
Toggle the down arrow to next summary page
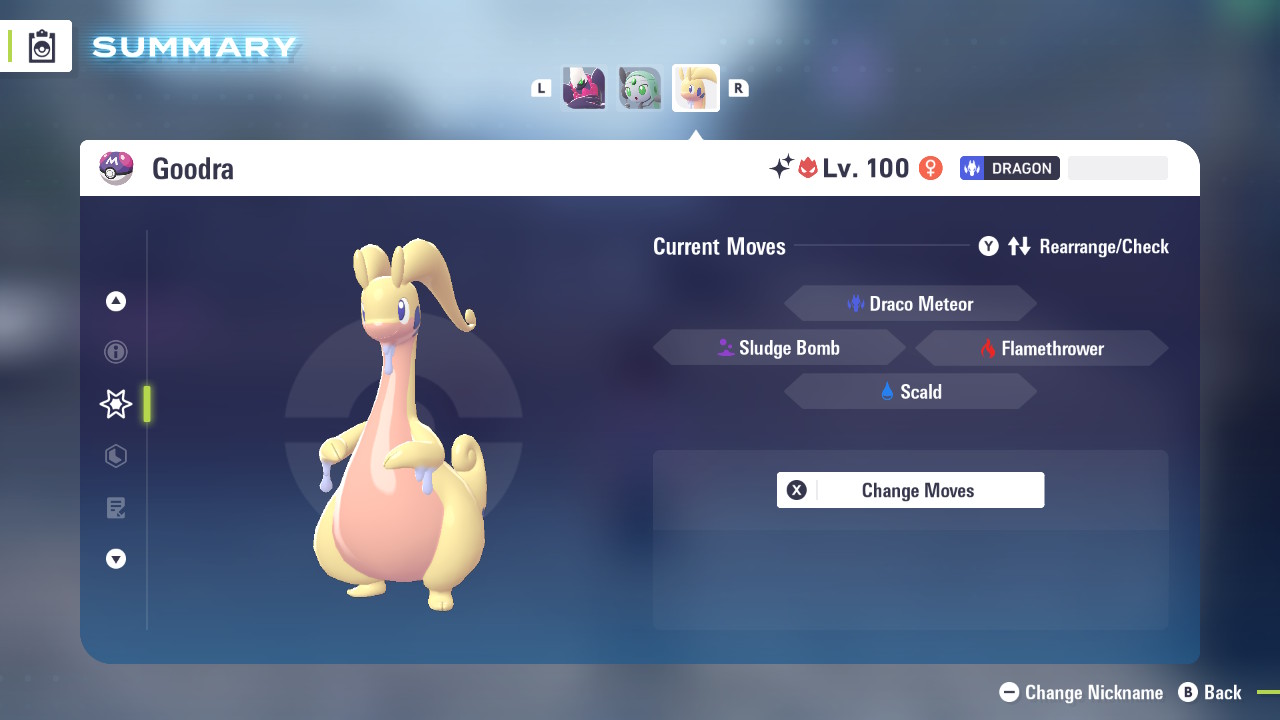click(115, 559)
